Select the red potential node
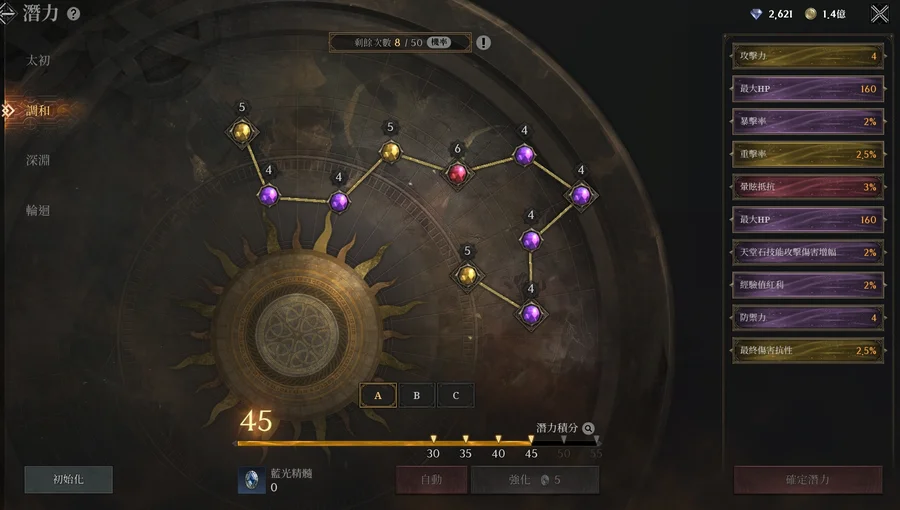Viewport: 900px width, 510px height. 457,173
